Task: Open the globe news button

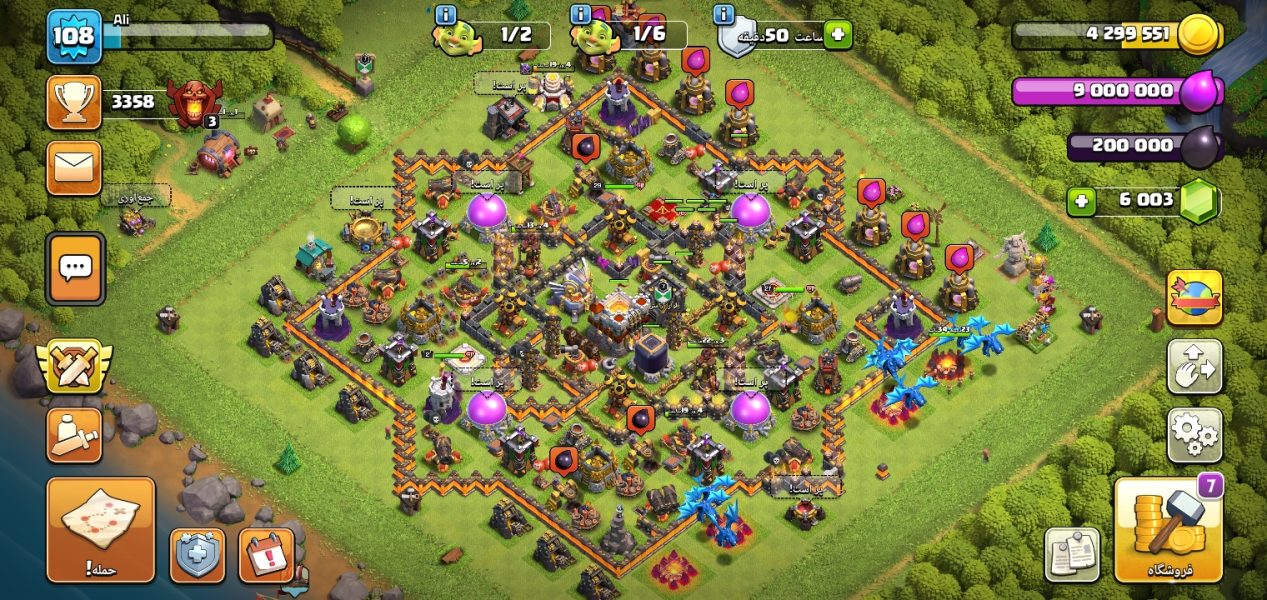Action: (1194, 298)
